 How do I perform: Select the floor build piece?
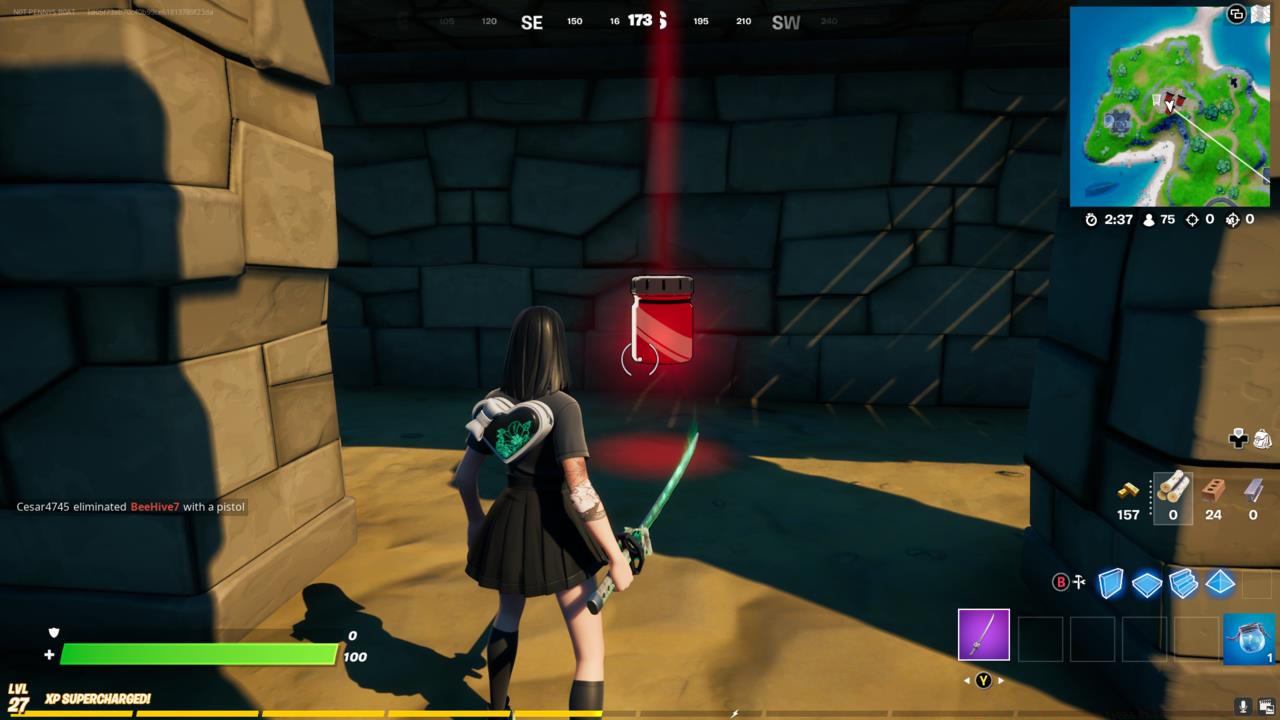tap(1147, 583)
